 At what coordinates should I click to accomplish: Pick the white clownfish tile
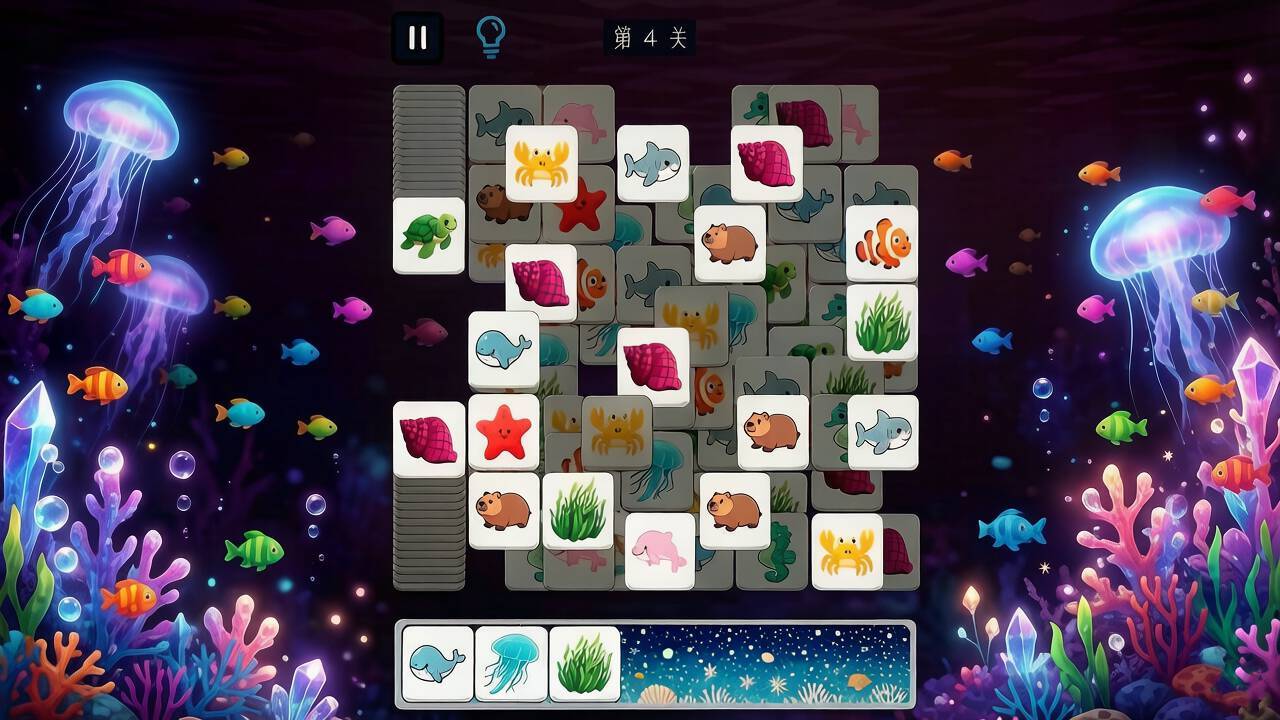point(882,243)
